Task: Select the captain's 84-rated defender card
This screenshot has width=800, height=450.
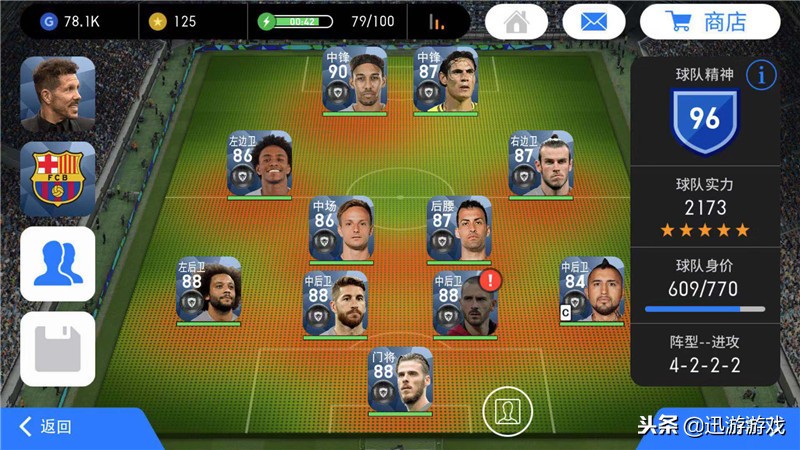Action: tap(591, 290)
